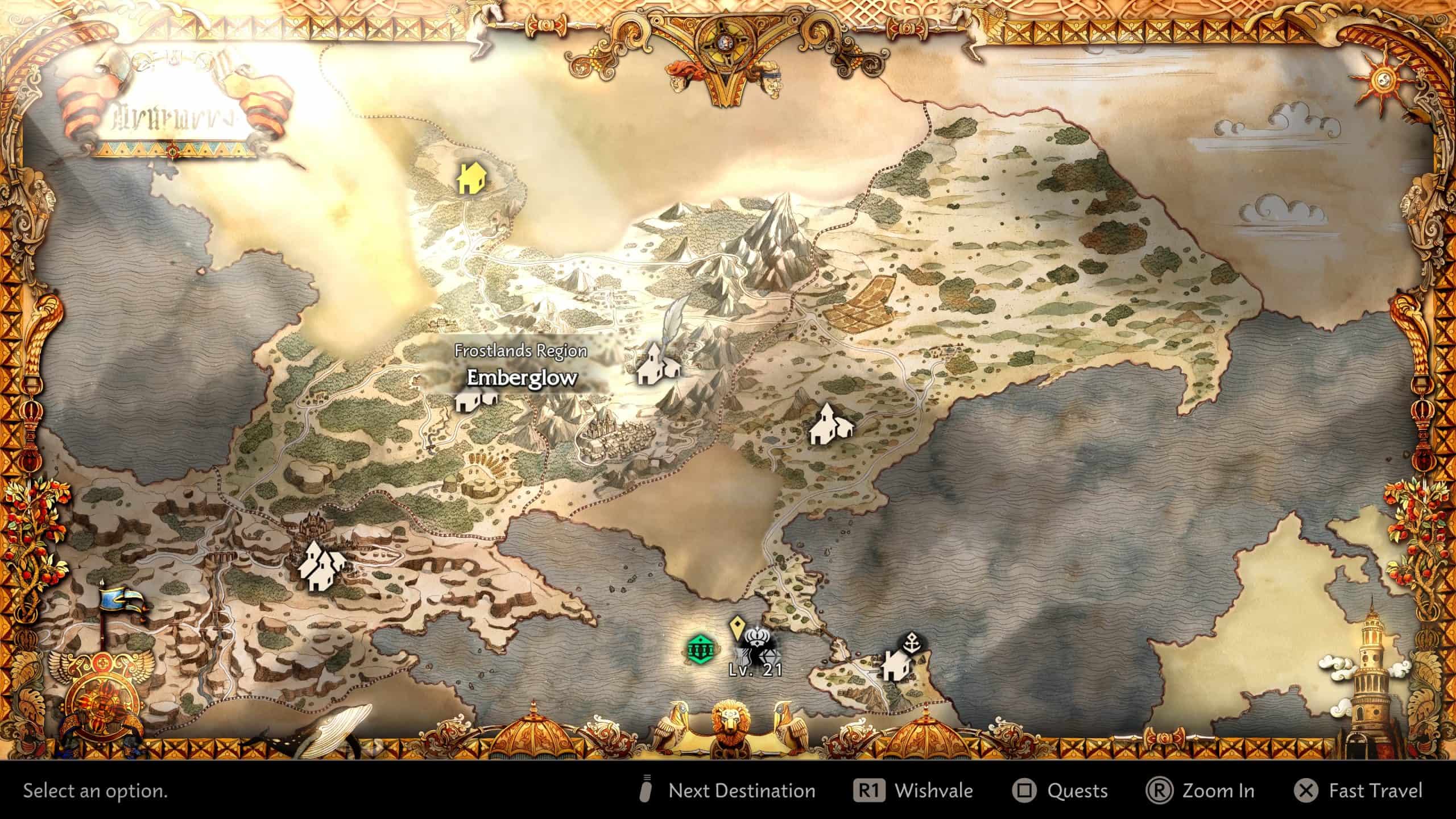The image size is (1456, 819).
Task: Select the yellow house map marker
Action: pyautogui.click(x=471, y=180)
